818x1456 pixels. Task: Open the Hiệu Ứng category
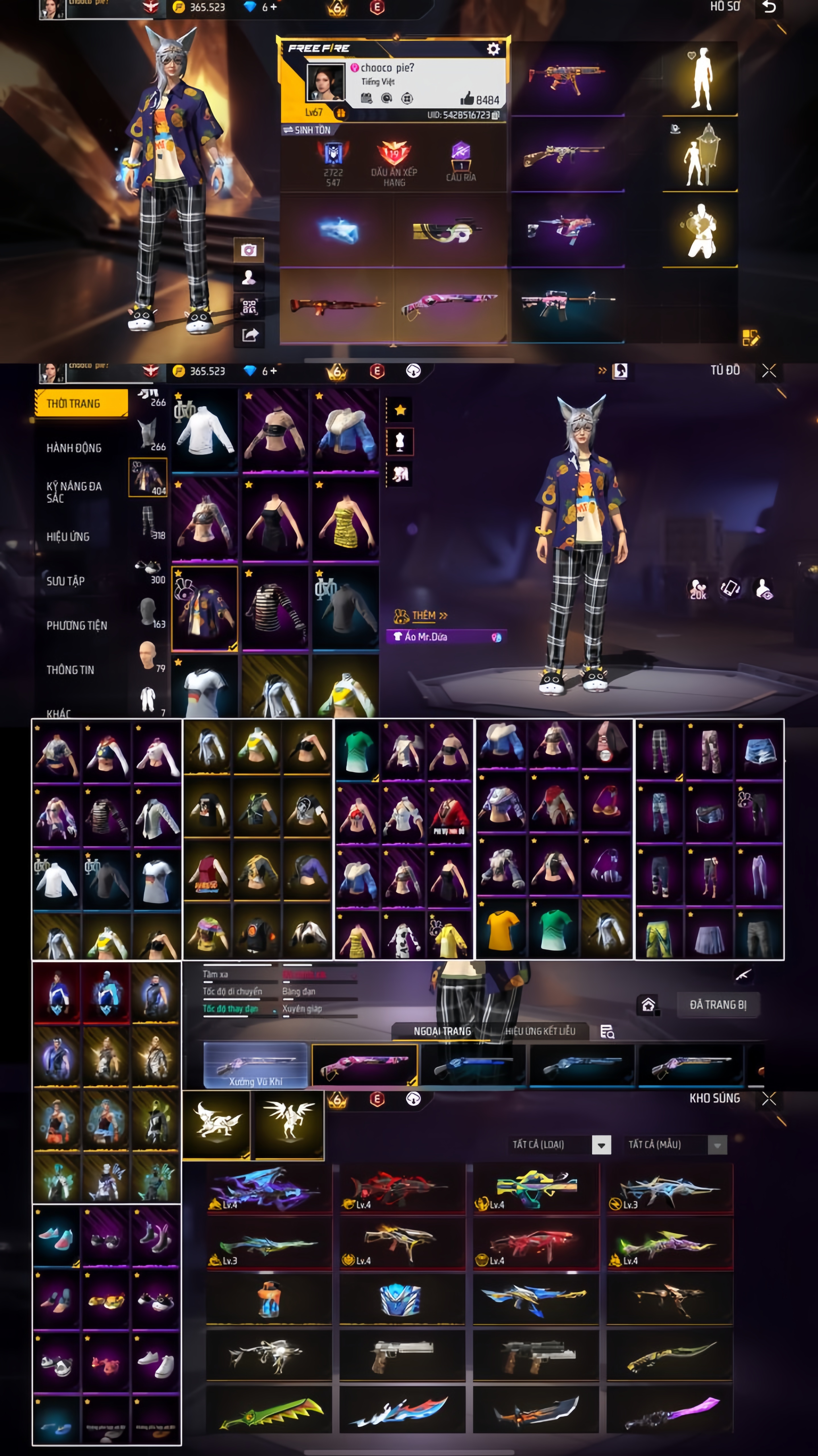(x=68, y=536)
